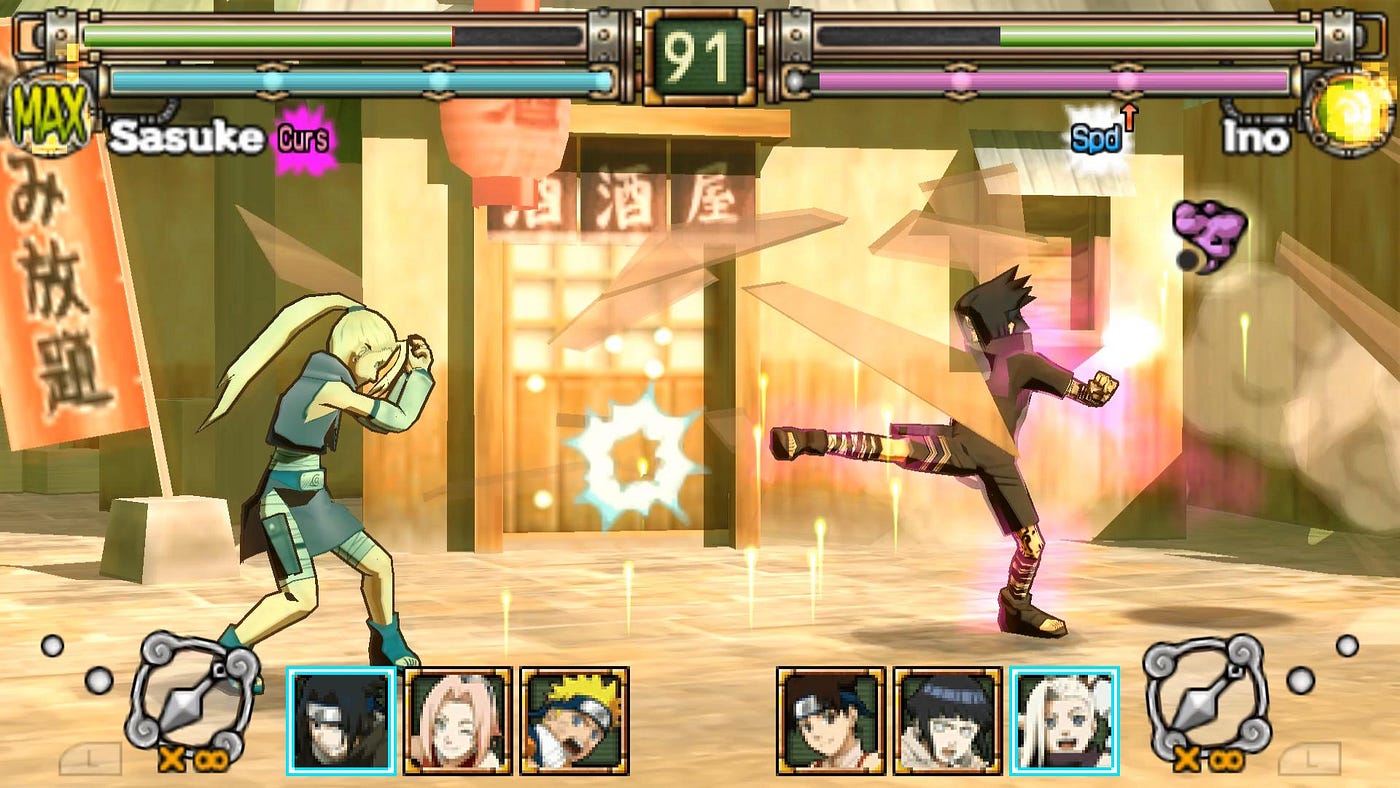Click the yellow chakra orb beside Ino
This screenshot has width=1400, height=788.
click(1350, 108)
